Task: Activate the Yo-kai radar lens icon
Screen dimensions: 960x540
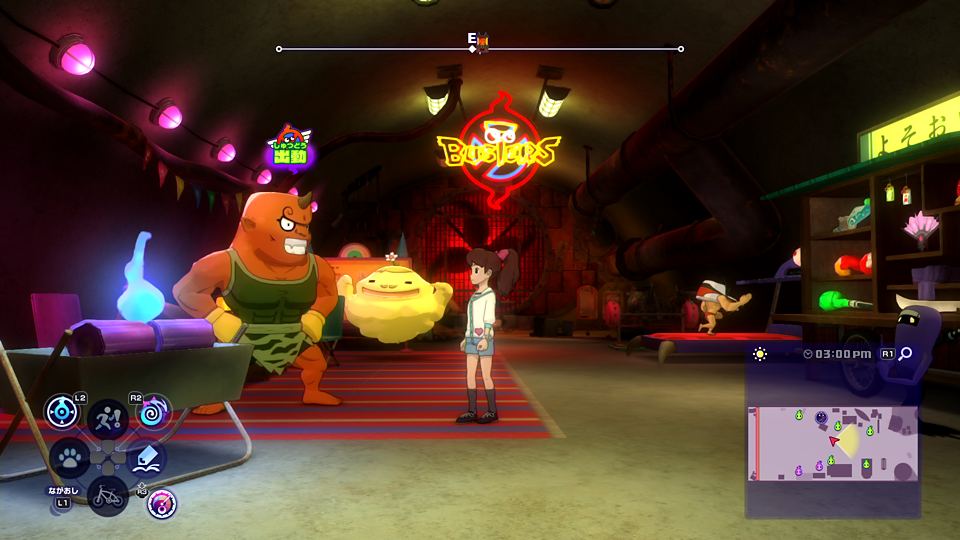Action: tap(62, 412)
